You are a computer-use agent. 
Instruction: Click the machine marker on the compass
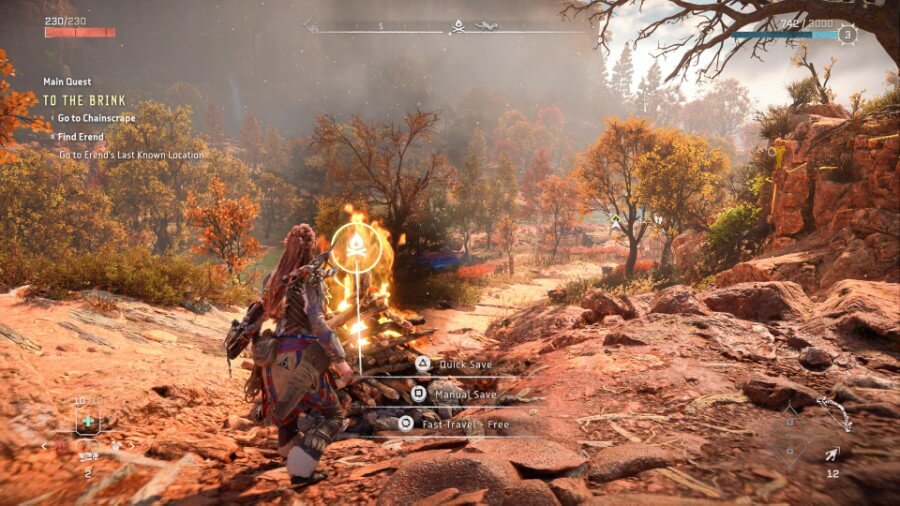[486, 27]
